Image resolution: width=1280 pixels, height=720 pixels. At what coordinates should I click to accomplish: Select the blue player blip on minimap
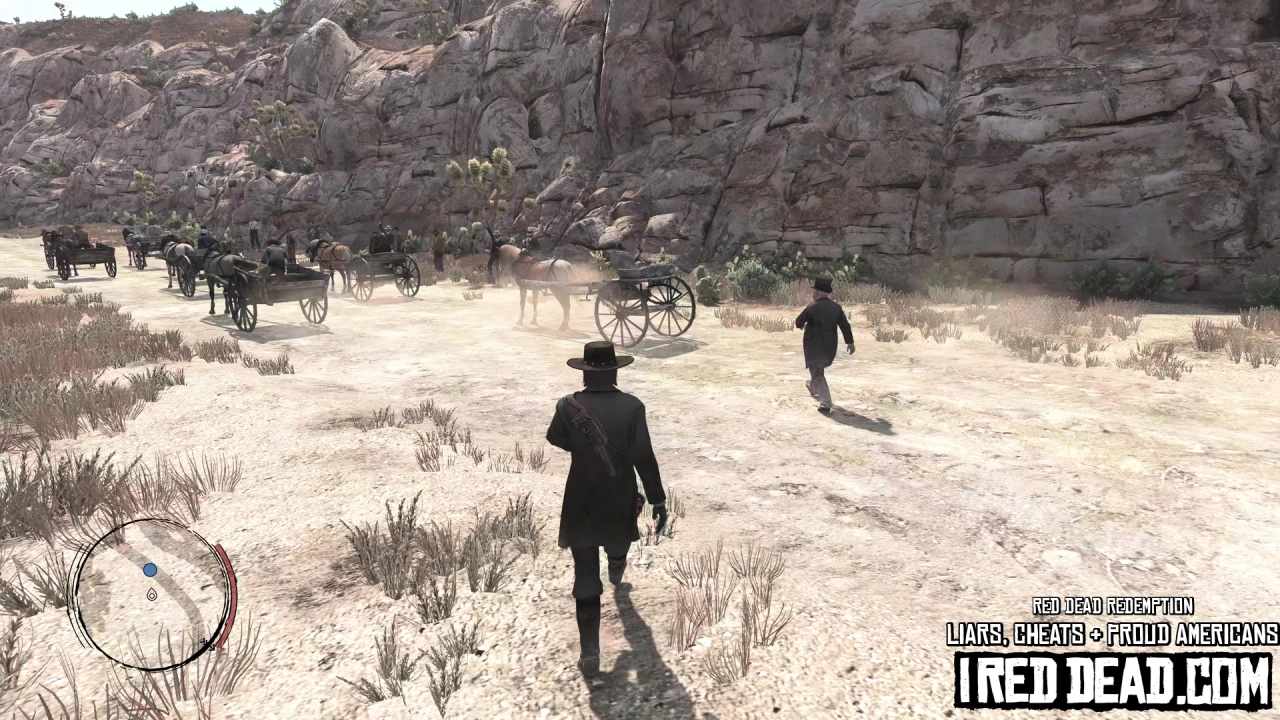pos(149,569)
